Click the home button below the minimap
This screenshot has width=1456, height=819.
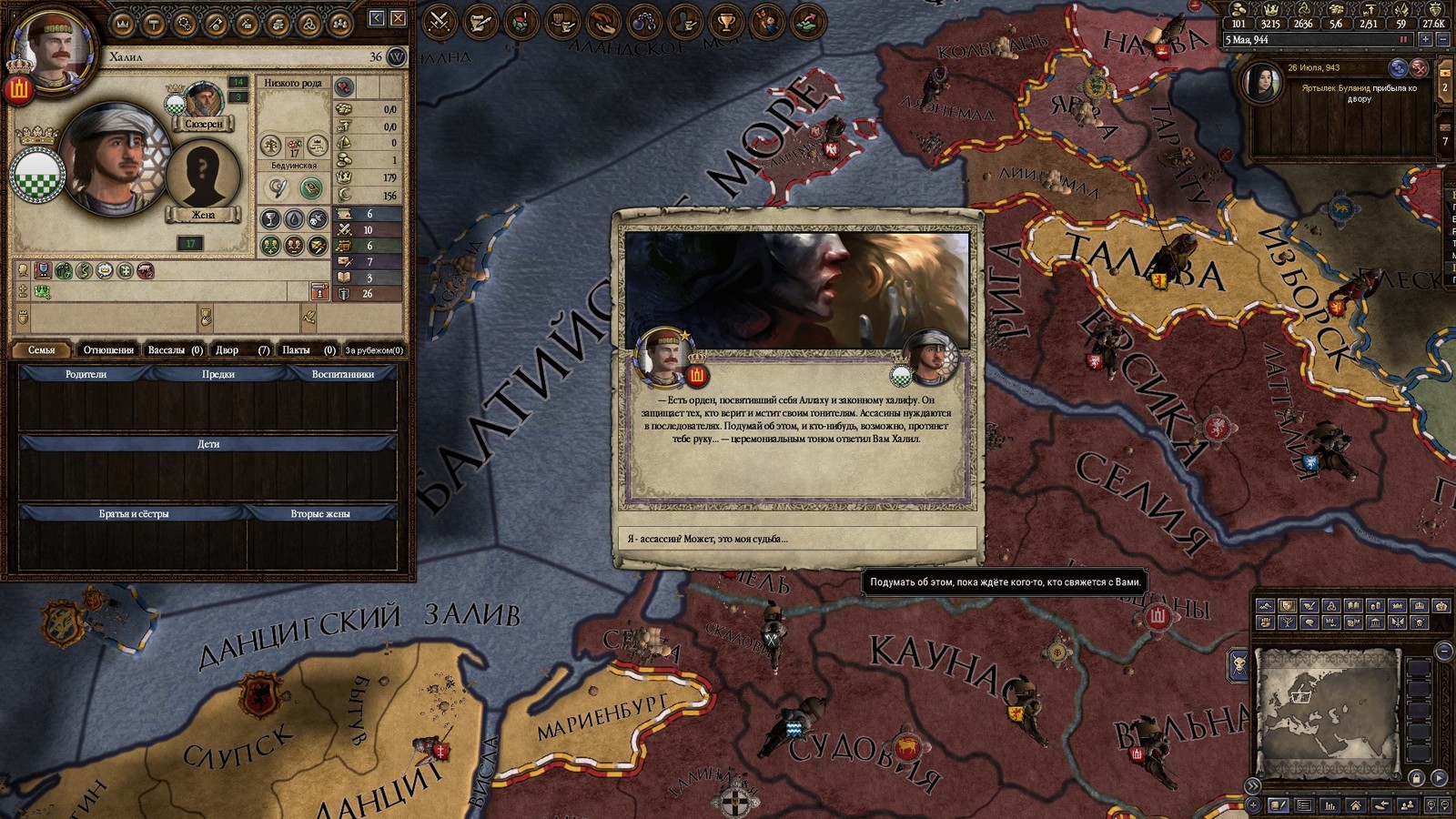[1356, 805]
